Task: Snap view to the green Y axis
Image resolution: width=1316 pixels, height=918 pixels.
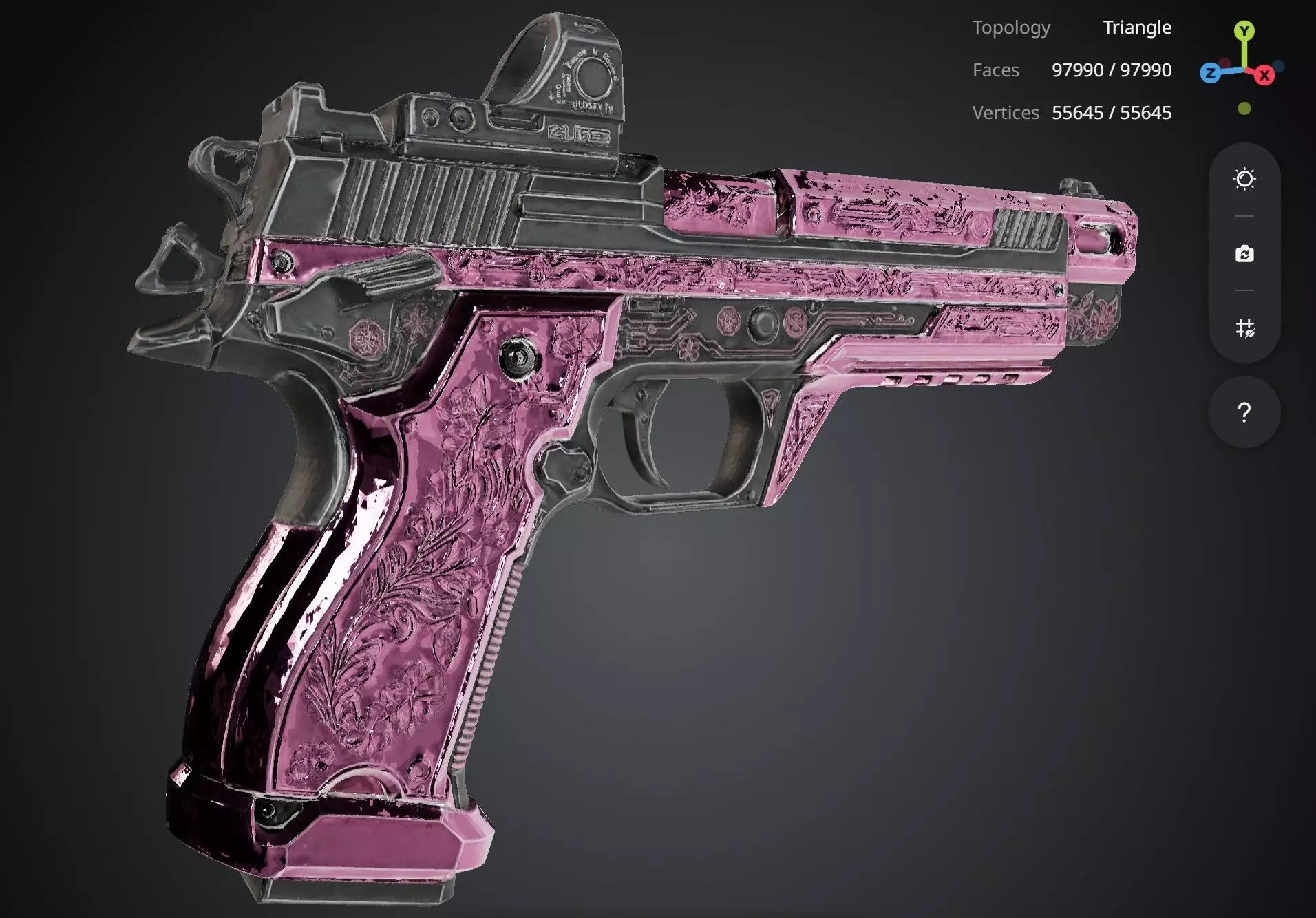Action: coord(1244,31)
